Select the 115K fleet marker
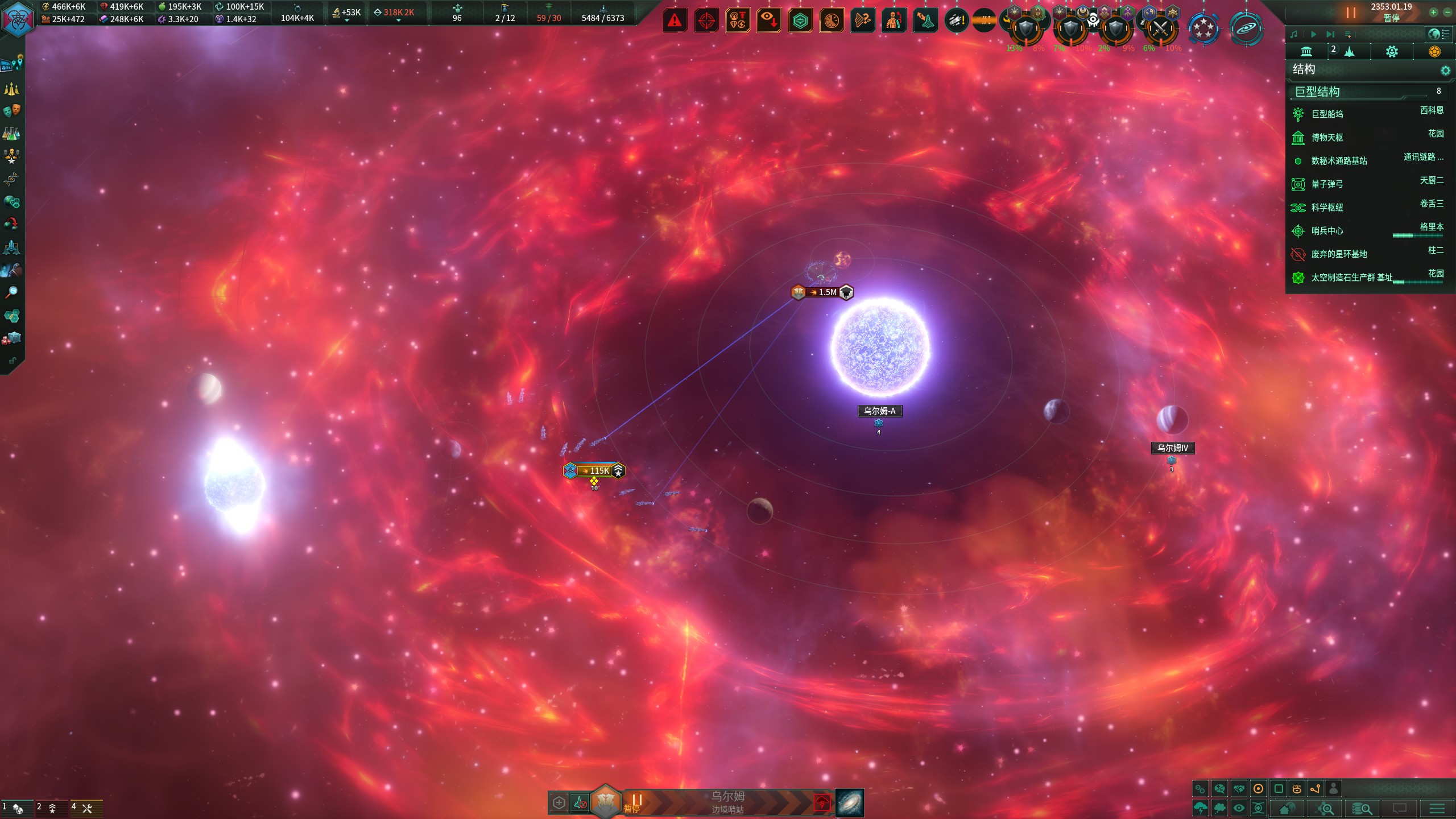The width and height of the screenshot is (1456, 819). (594, 470)
